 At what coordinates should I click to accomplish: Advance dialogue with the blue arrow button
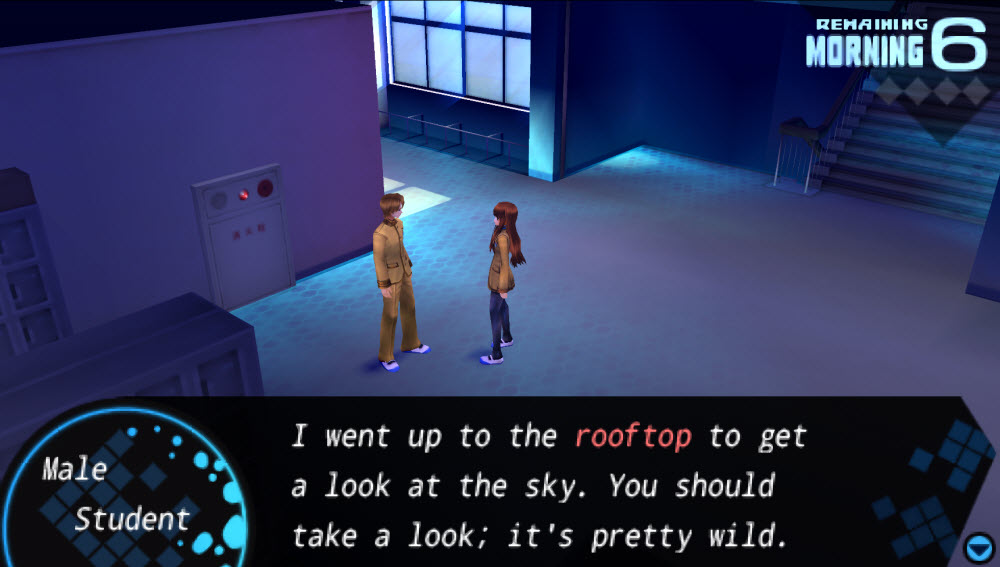977,547
